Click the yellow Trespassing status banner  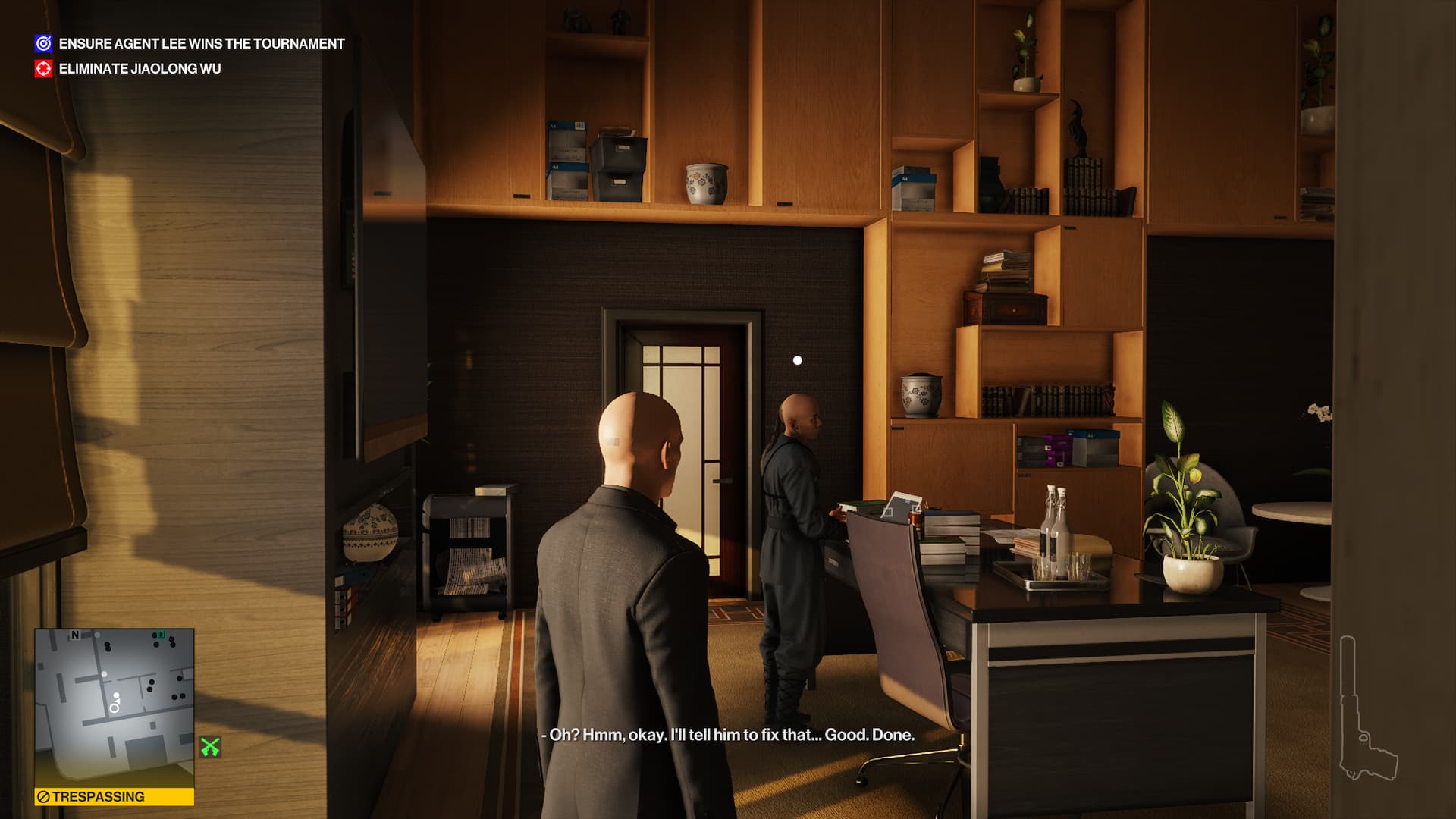coord(114,797)
